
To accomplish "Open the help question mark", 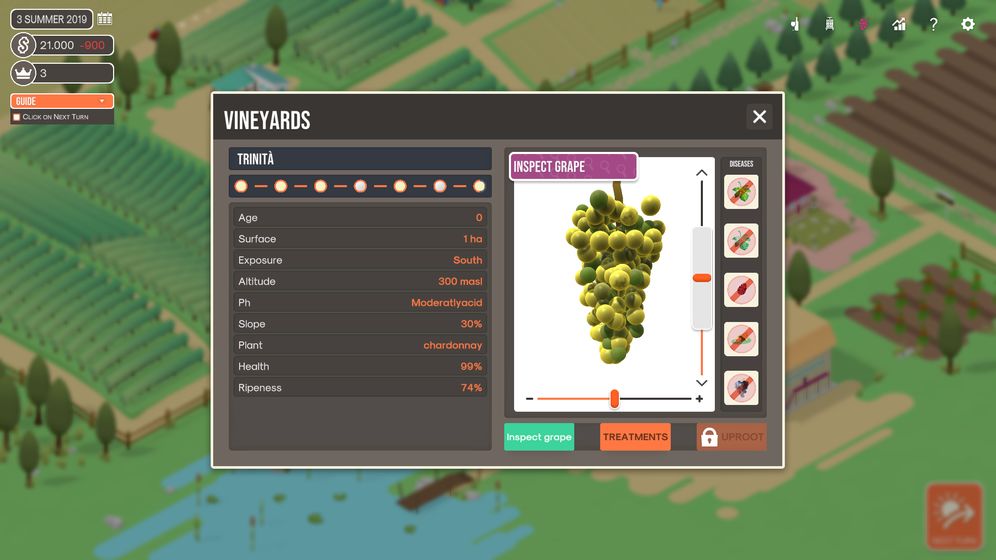I will pyautogui.click(x=933, y=24).
